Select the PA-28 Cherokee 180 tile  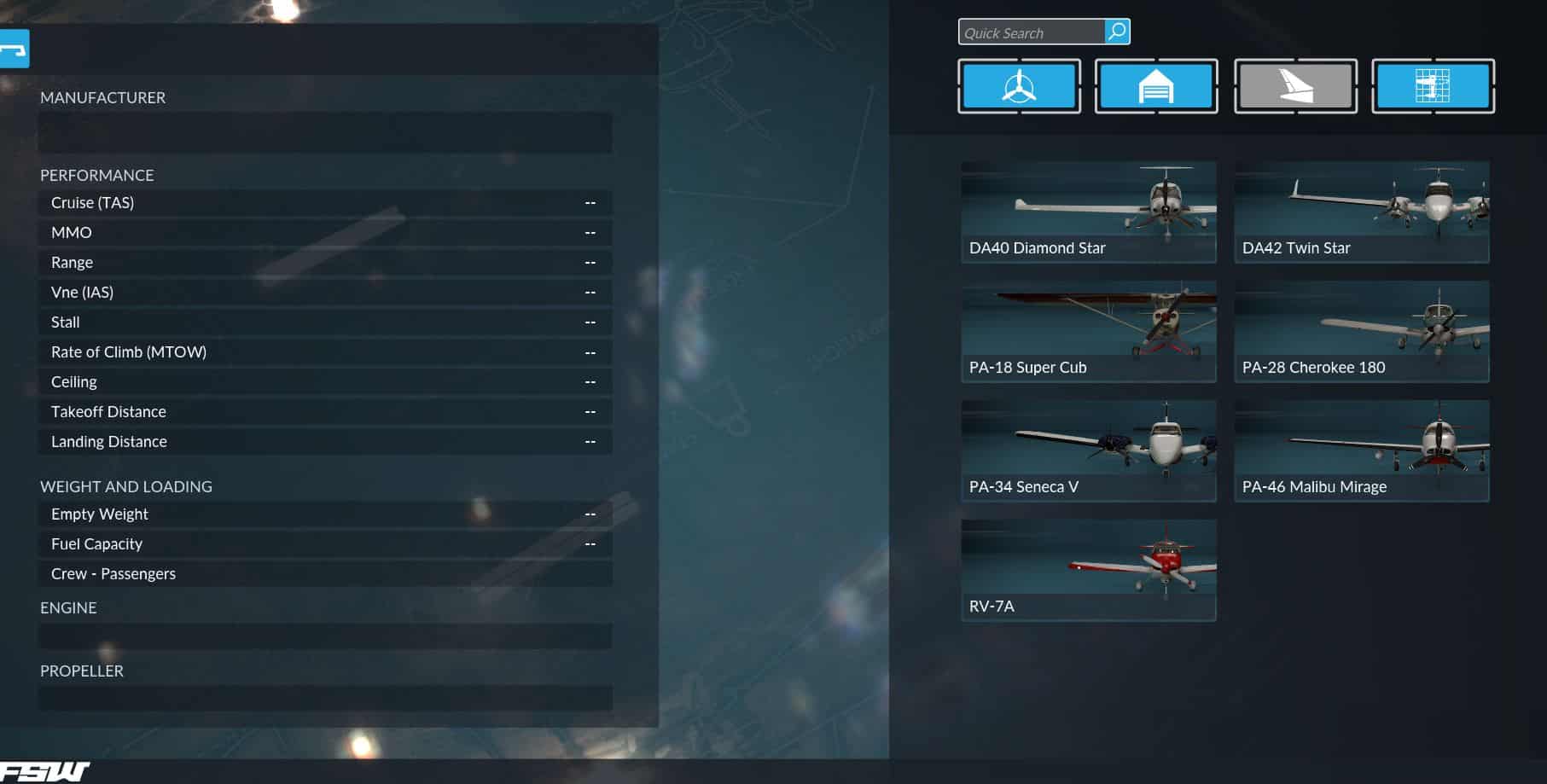(x=1361, y=331)
